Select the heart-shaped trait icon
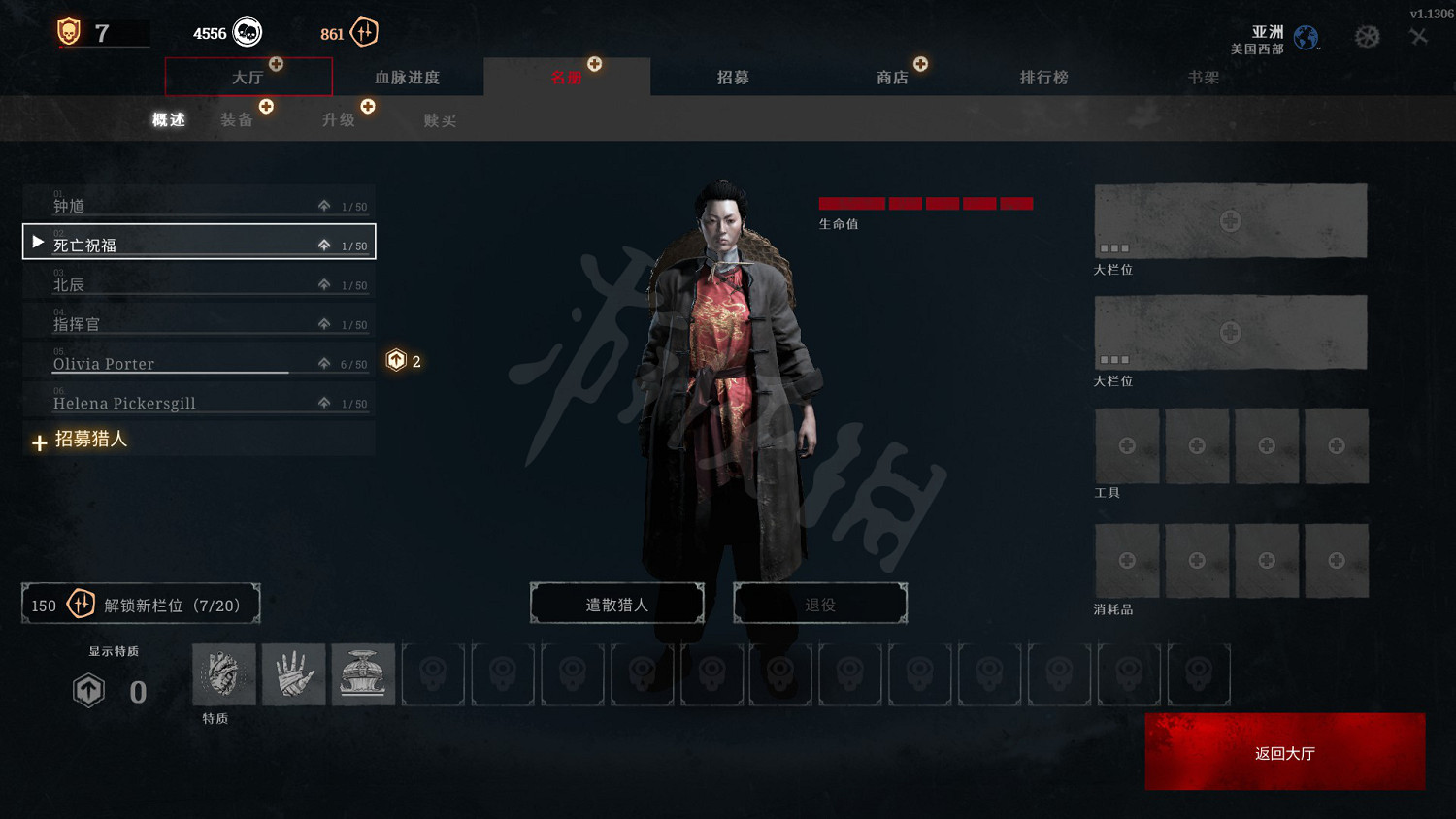 point(223,673)
